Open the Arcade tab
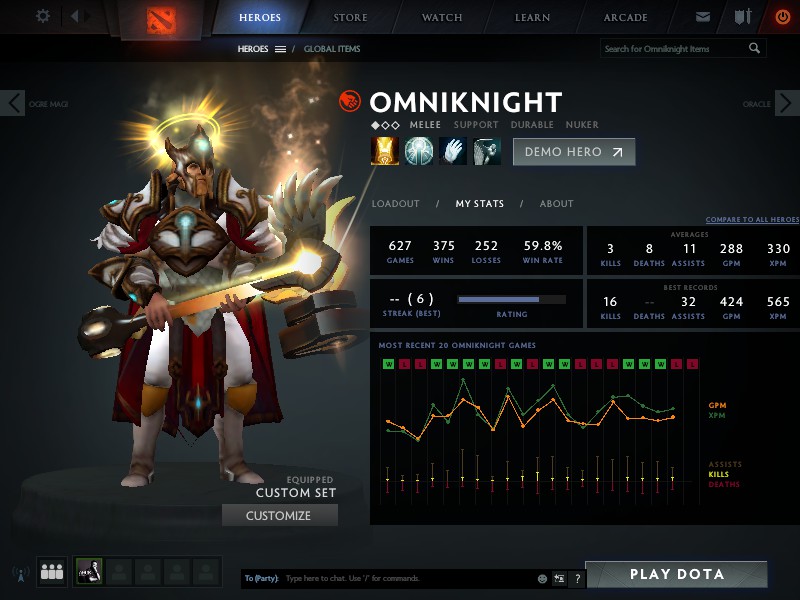 coord(626,17)
